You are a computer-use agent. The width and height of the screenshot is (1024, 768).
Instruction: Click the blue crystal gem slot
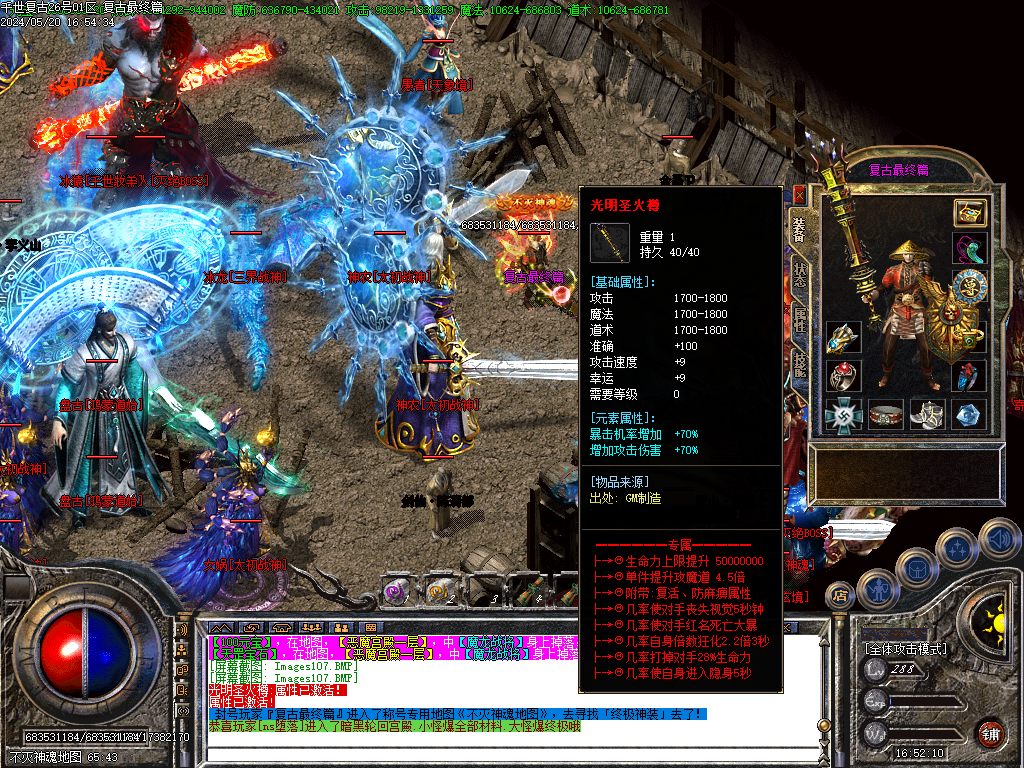pyautogui.click(x=969, y=414)
